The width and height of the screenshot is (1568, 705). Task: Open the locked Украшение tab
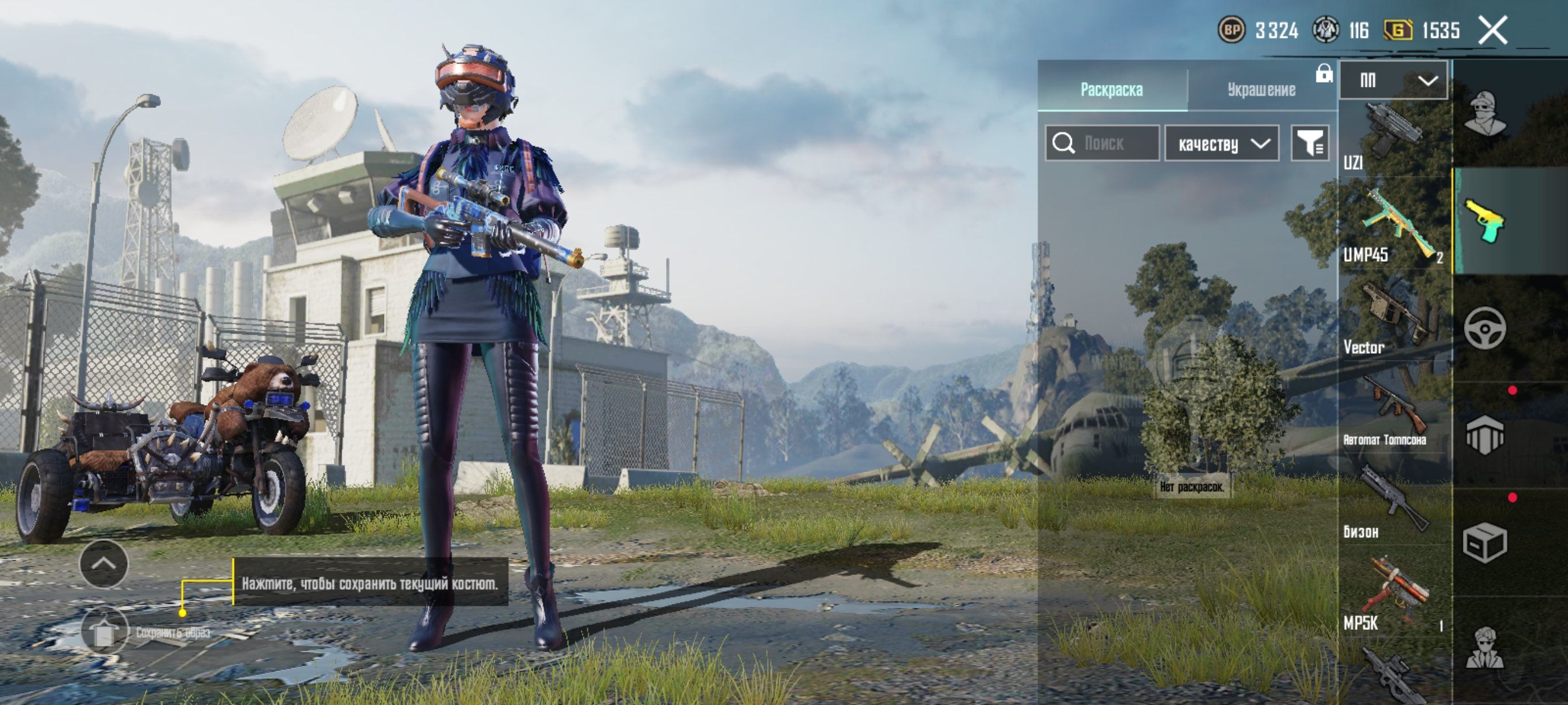(1261, 90)
